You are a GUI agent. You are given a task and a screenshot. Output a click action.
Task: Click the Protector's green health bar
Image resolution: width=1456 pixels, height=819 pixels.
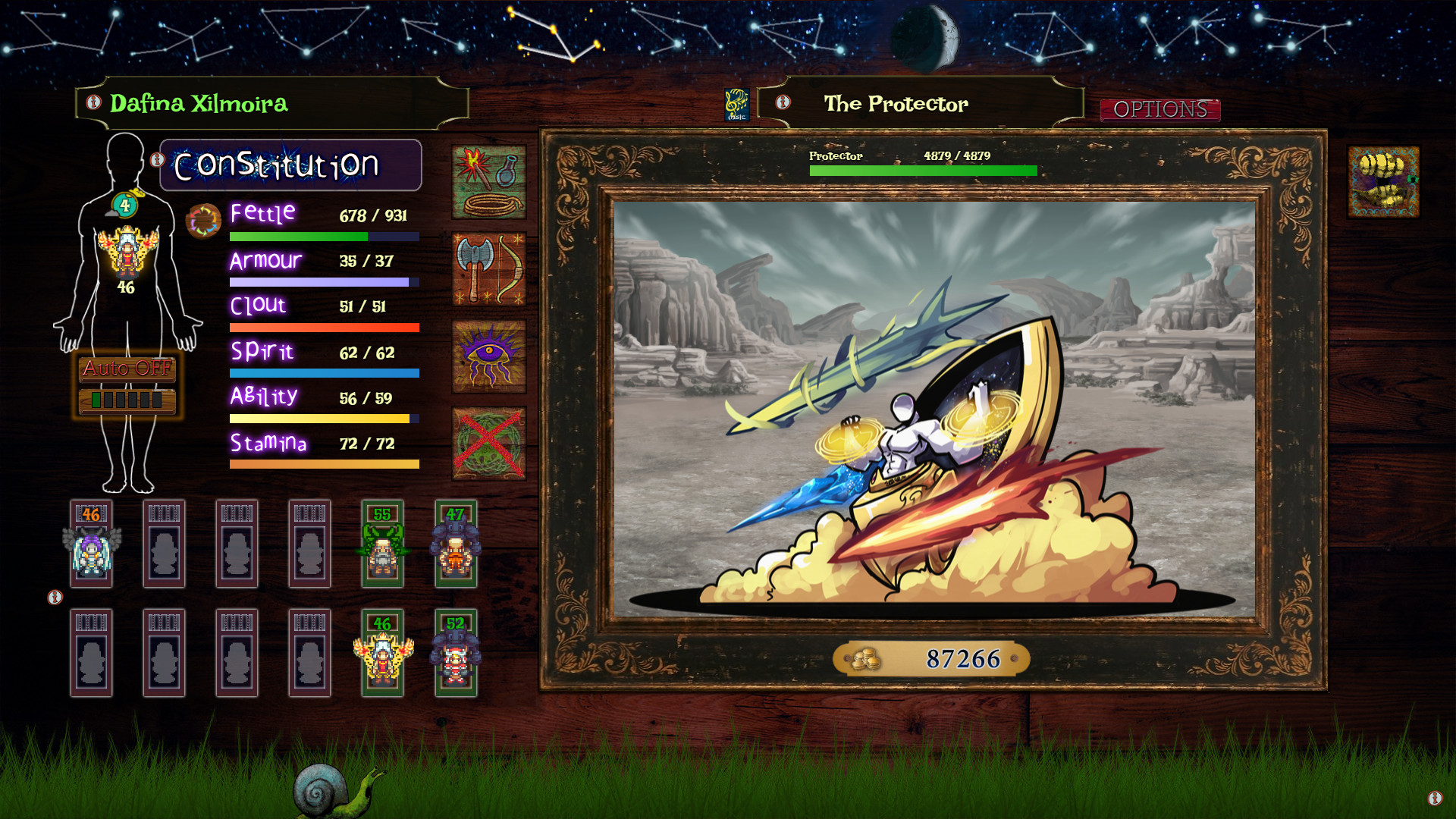point(922,171)
